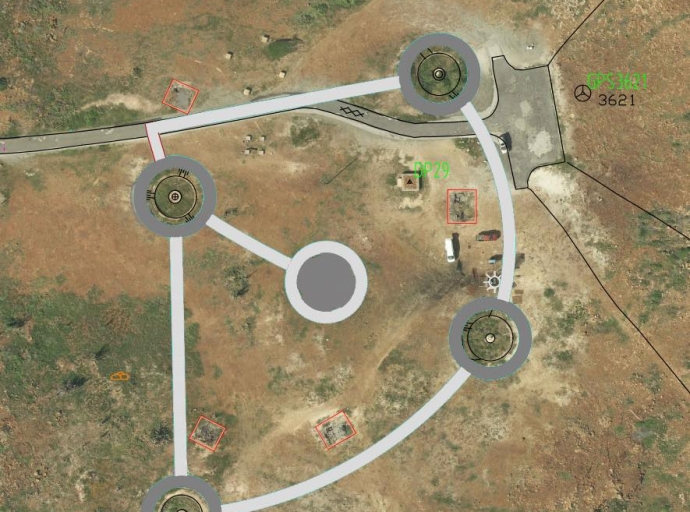Image resolution: width=690 pixels, height=512 pixels.
Task: Choose the solid gray central circle node
Action: tap(326, 282)
